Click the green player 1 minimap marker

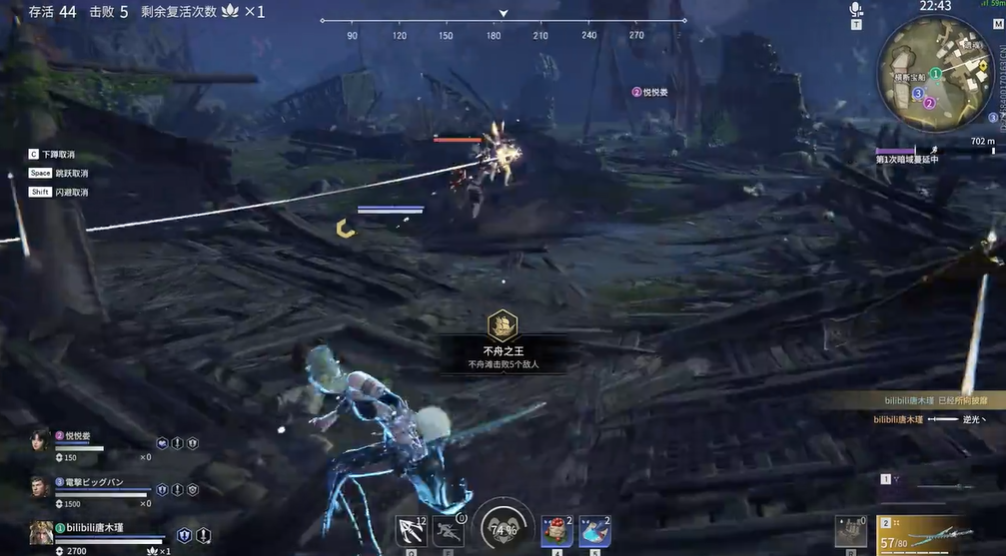tap(935, 74)
